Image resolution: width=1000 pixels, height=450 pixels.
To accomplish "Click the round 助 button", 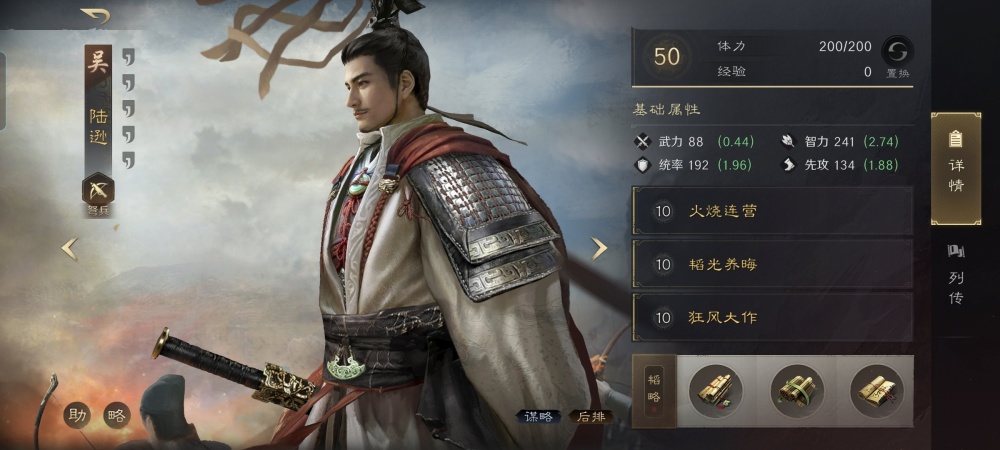I will coord(77,415).
